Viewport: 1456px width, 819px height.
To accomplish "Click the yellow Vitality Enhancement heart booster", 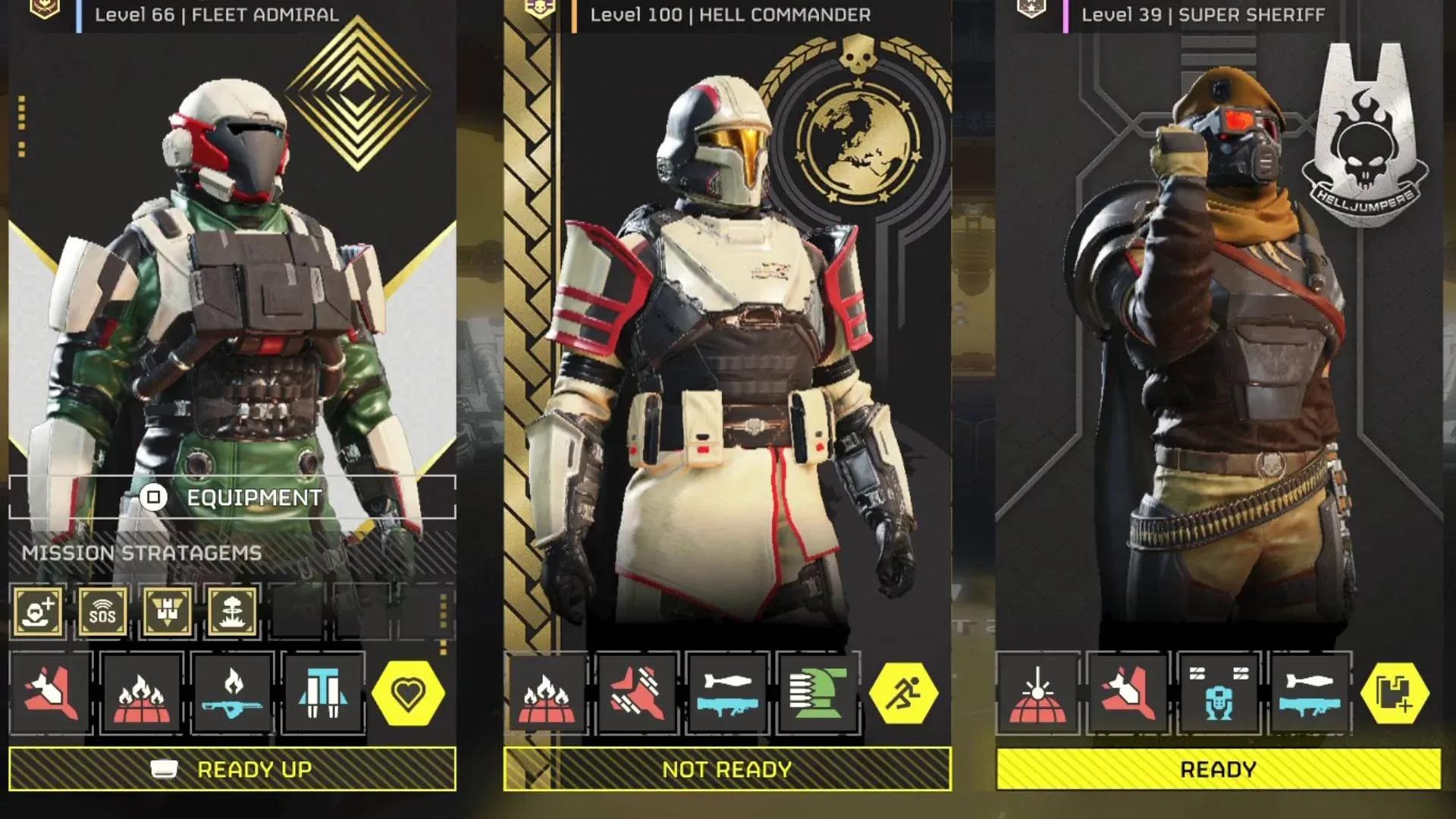I will coord(409,692).
